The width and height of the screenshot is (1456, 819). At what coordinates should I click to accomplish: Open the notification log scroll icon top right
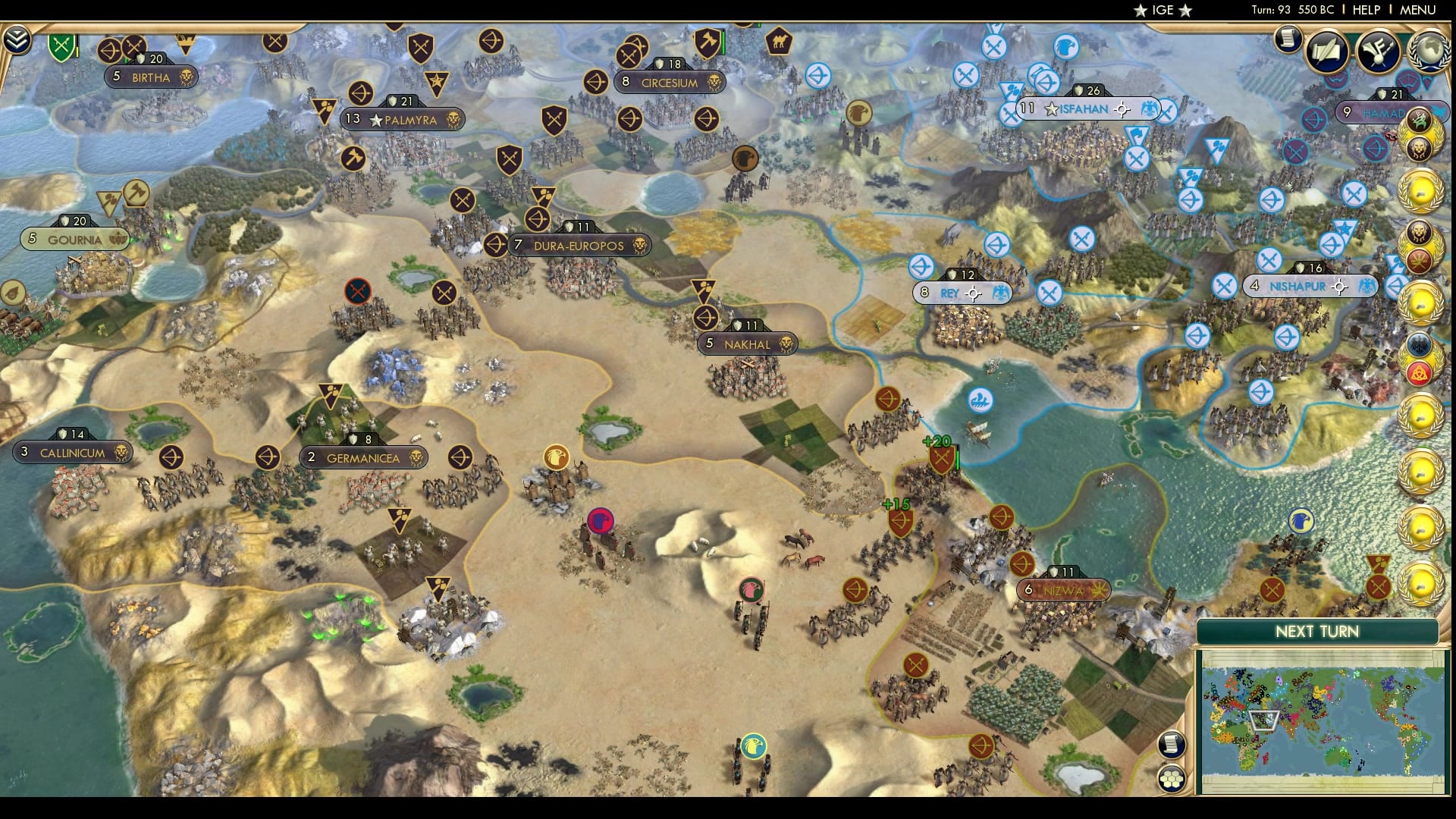coord(1287,38)
